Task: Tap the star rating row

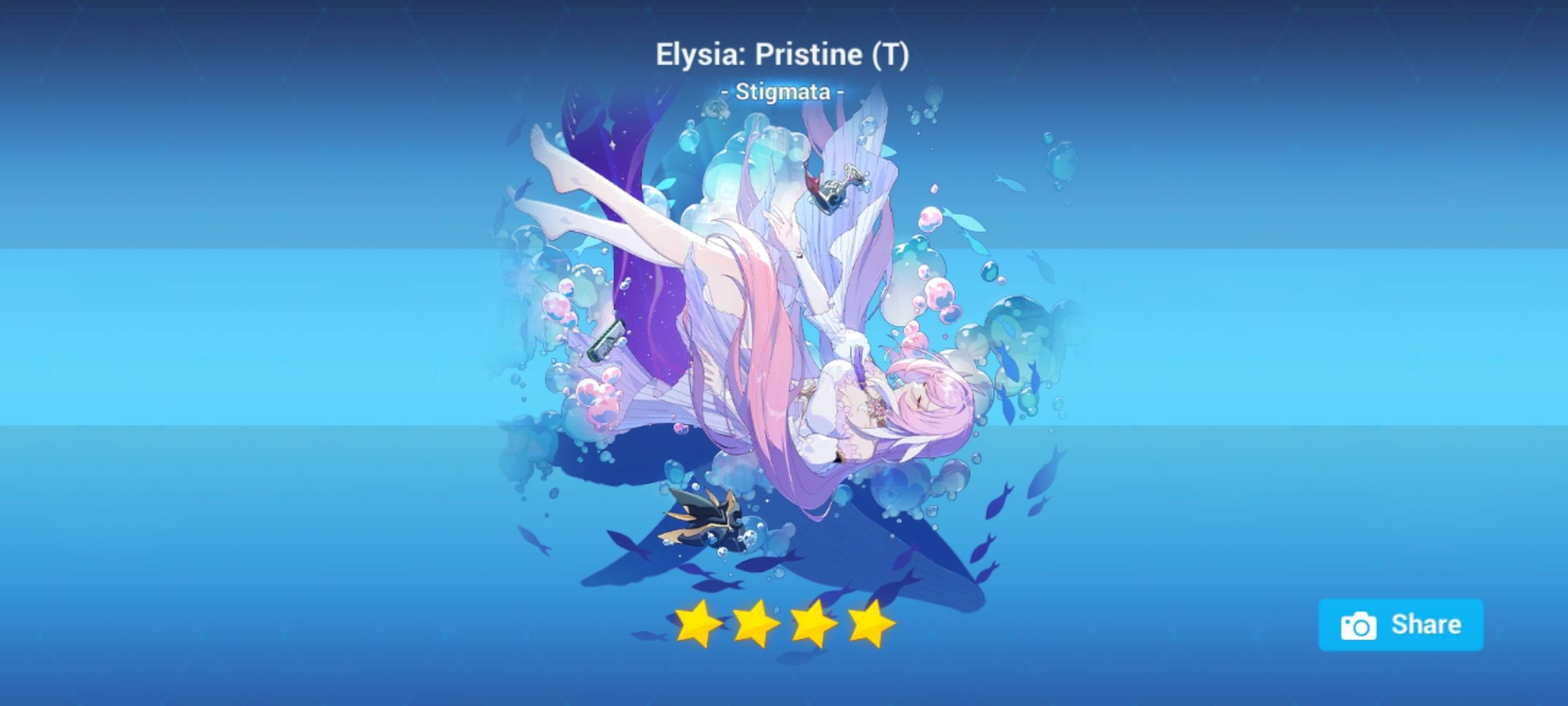Action: tap(784, 626)
